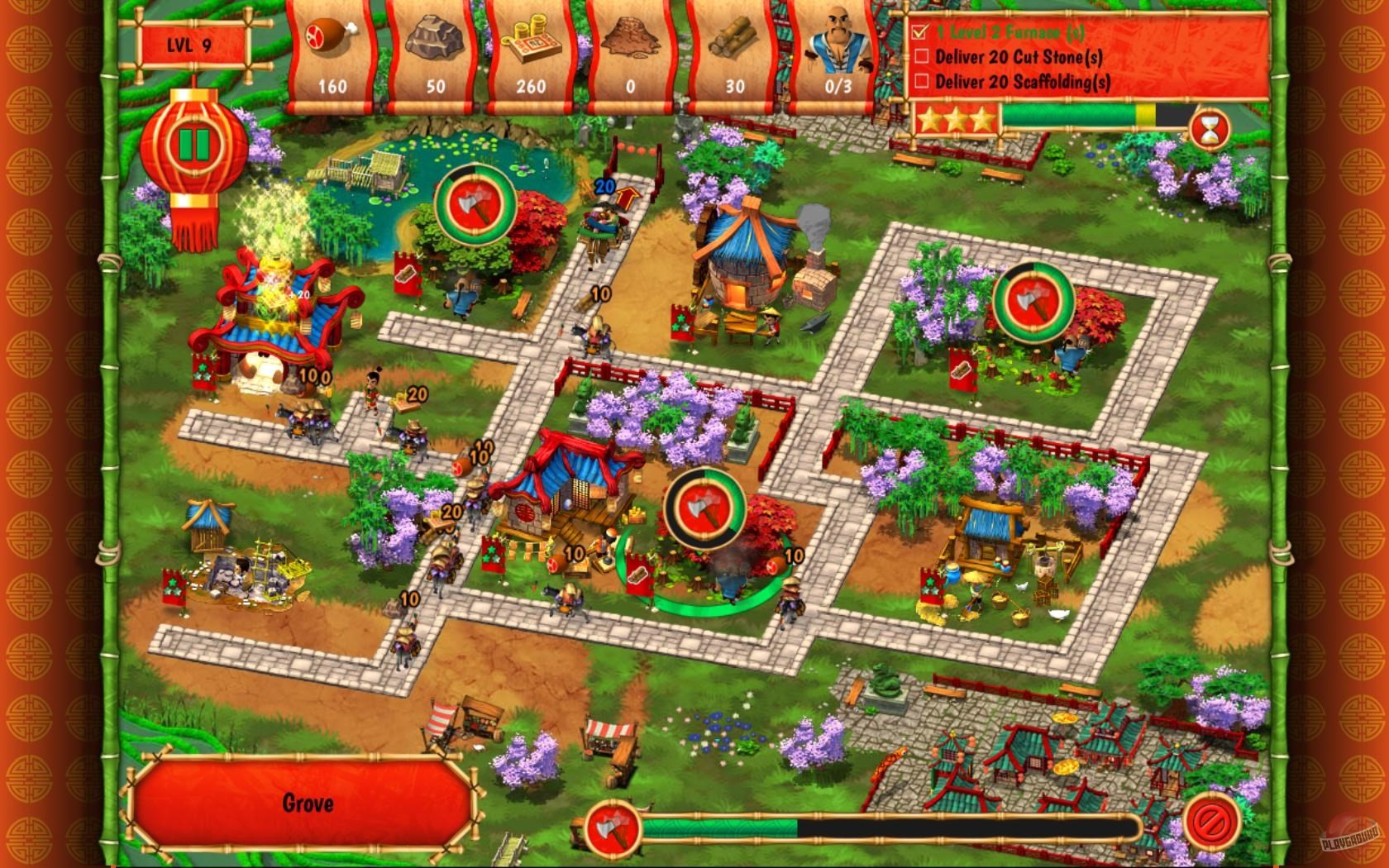
Task: Tick the Deliver 20 Scaffolding(s) checkbox
Action: click(923, 82)
